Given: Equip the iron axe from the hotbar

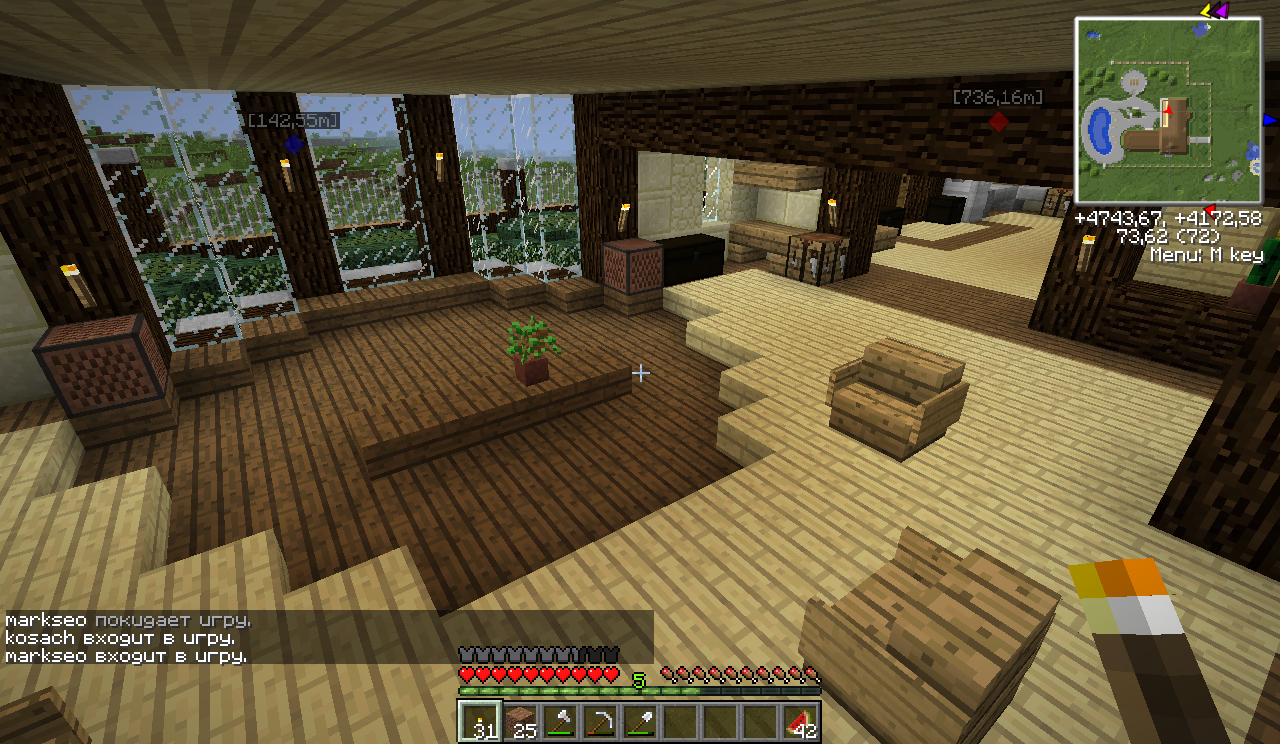Looking at the screenshot, I should (x=559, y=721).
